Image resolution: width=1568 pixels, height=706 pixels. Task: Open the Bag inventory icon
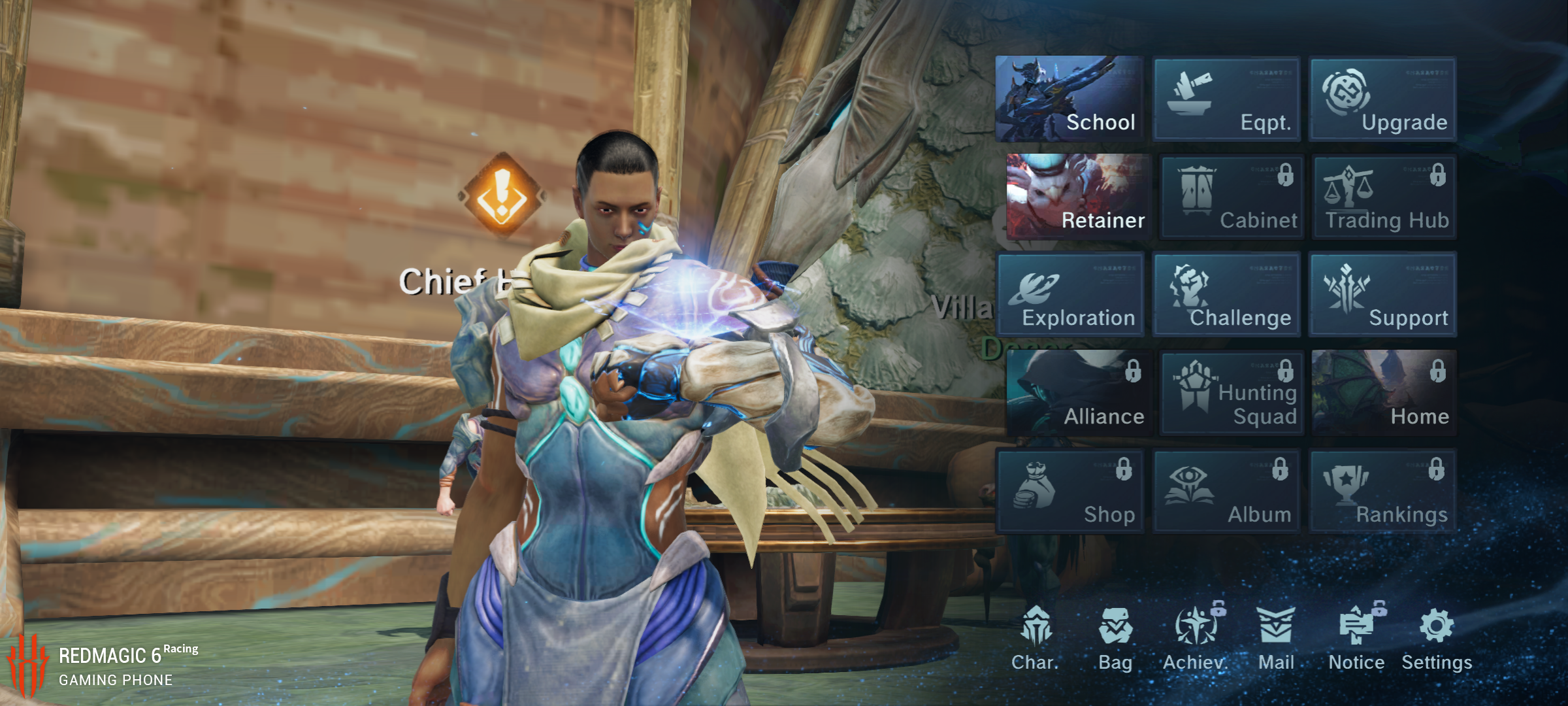(x=1115, y=637)
